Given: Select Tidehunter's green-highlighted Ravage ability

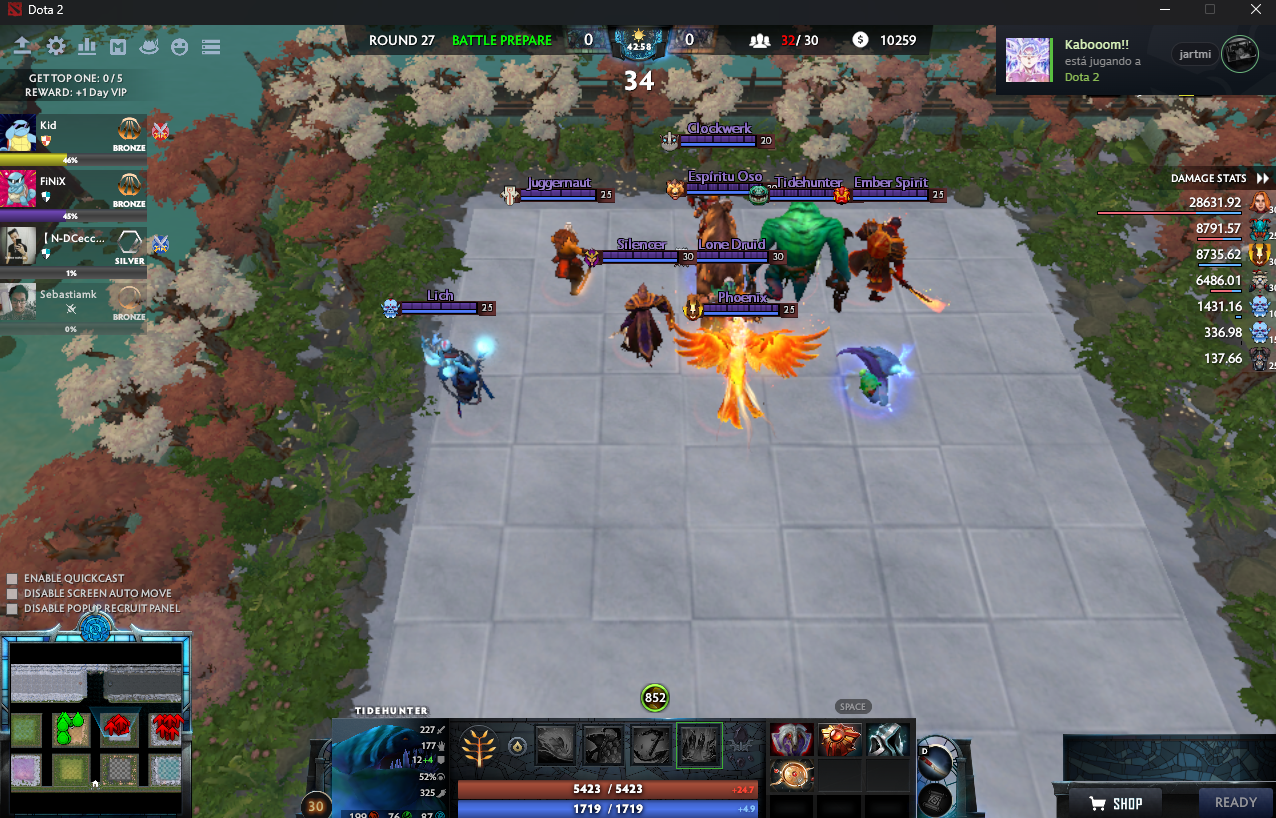Looking at the screenshot, I should tap(699, 745).
